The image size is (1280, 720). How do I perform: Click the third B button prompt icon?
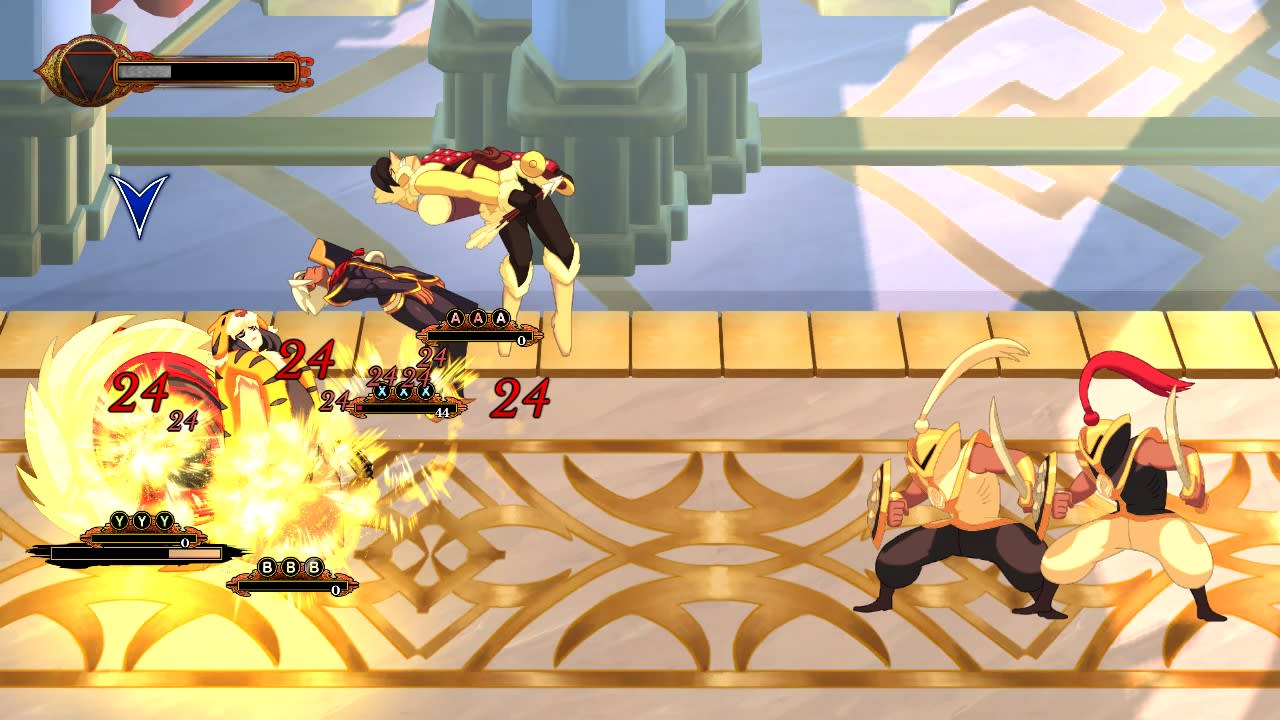click(x=313, y=567)
